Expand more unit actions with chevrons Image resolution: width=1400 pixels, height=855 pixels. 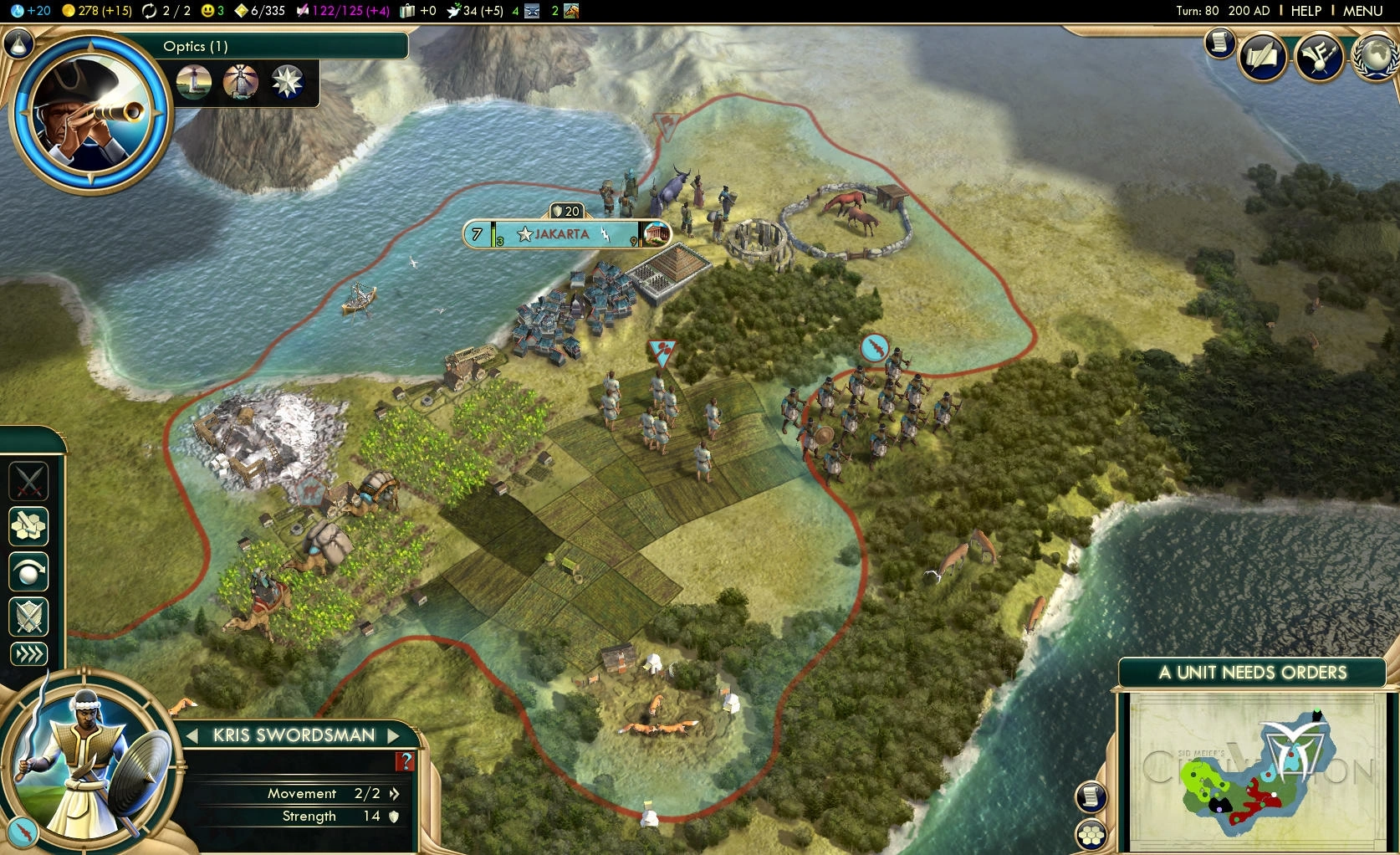[29, 654]
